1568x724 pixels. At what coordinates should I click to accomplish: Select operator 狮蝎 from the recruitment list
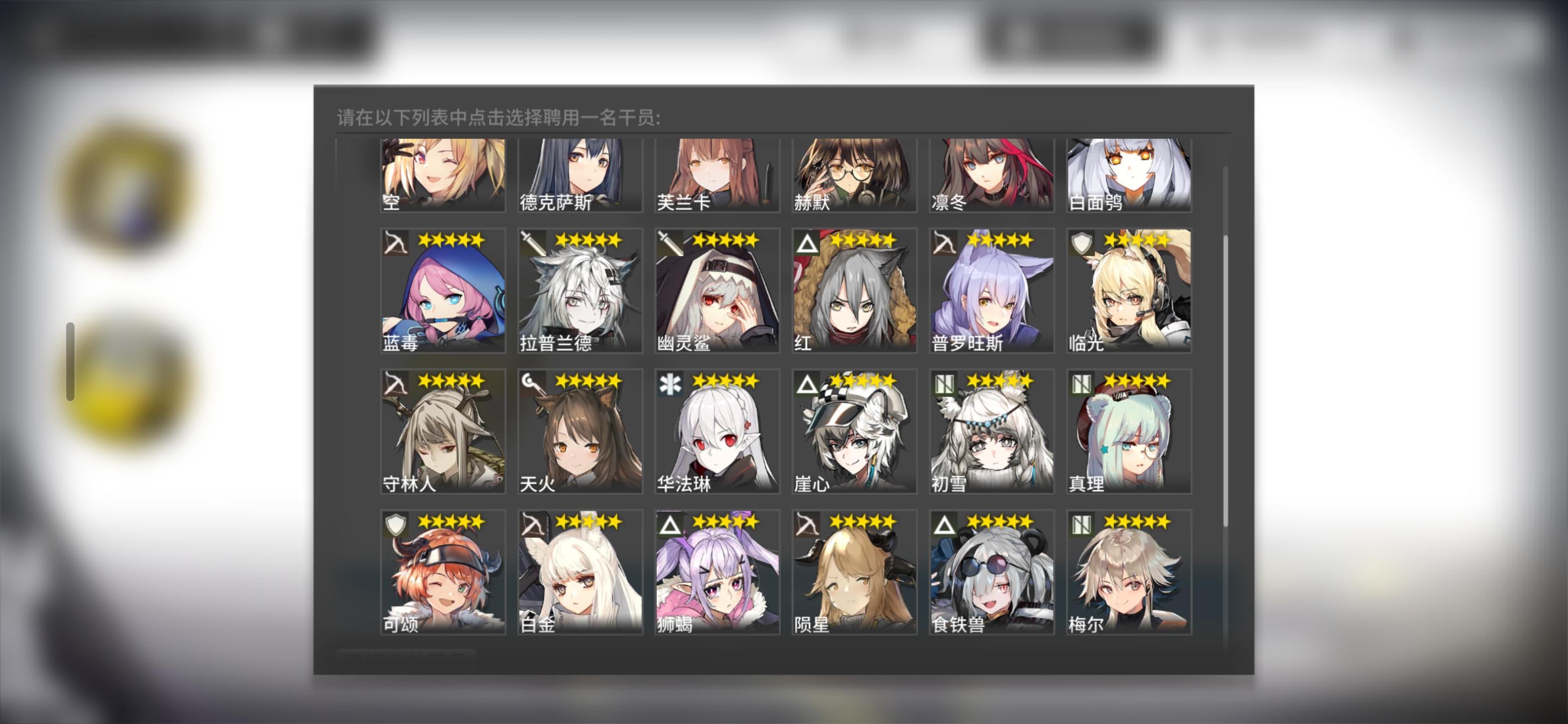click(717, 572)
